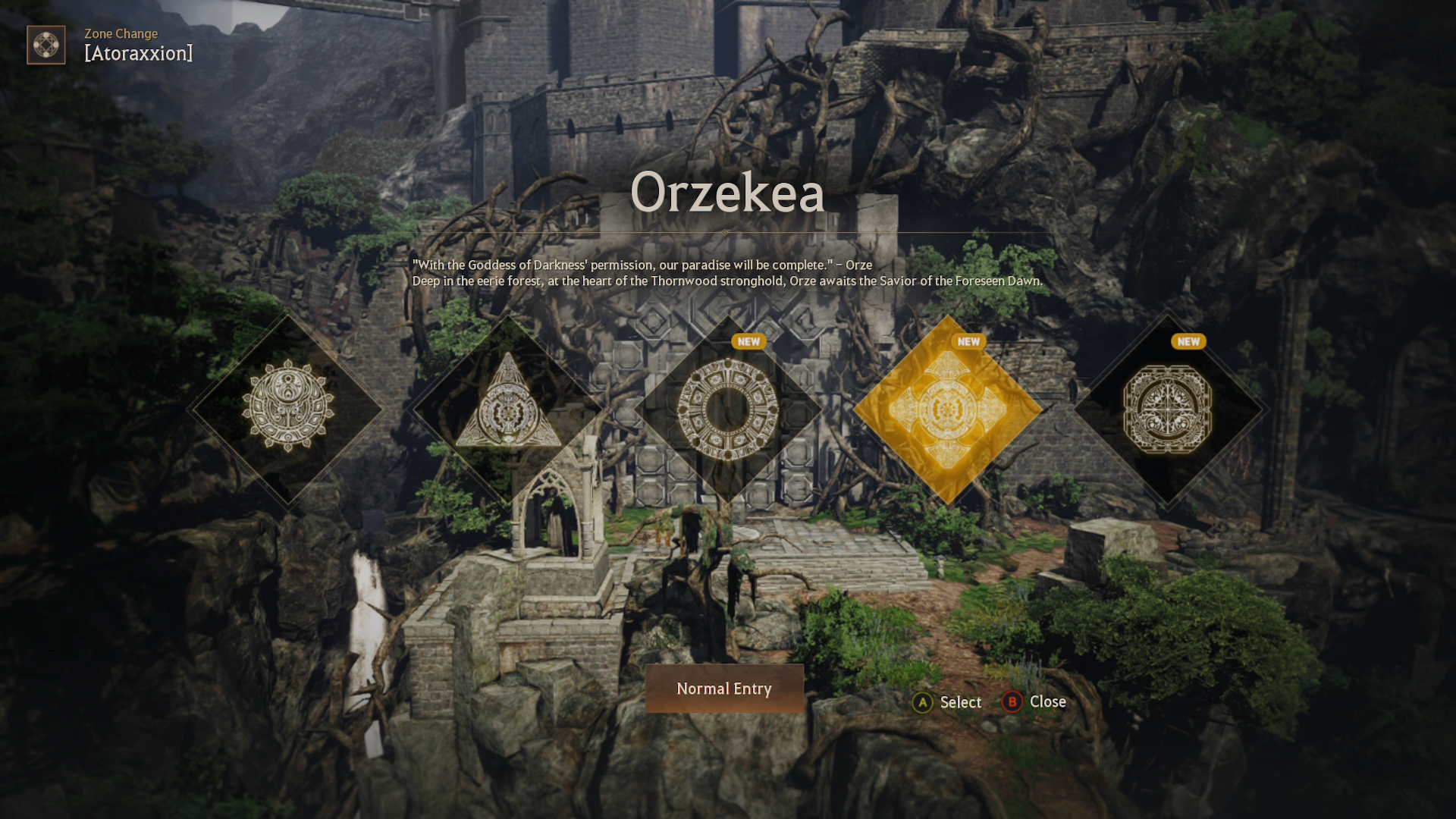Image resolution: width=1456 pixels, height=819 pixels.
Task: Pick the highlighted golden Orzekea tile
Action: 947,409
